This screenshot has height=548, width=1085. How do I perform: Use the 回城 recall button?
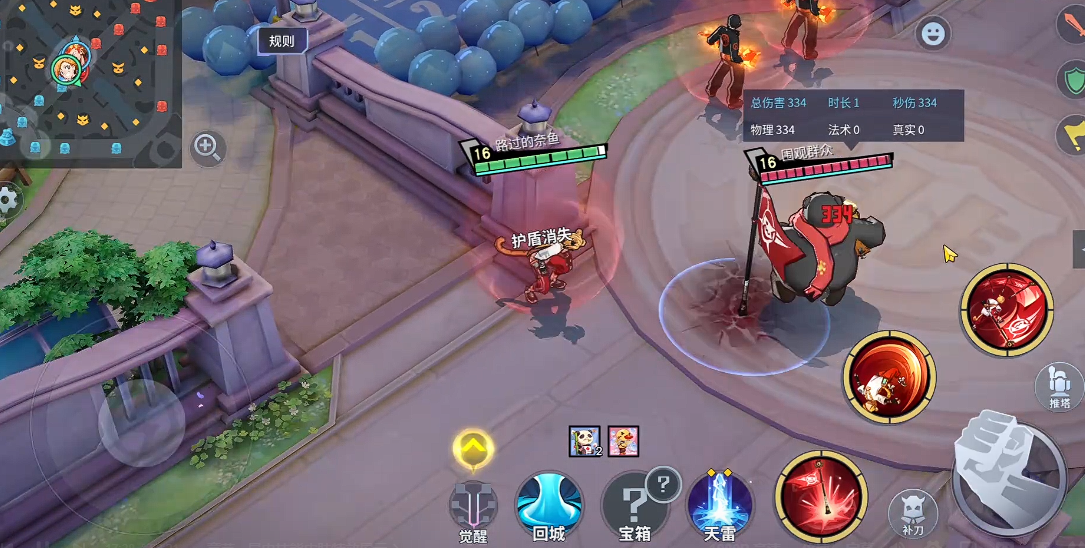548,503
